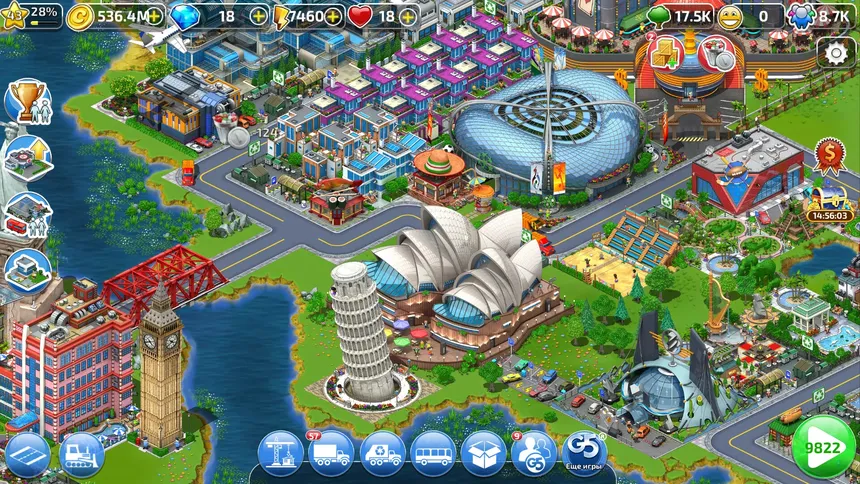
Task: Open the delivery truck menu
Action: tap(331, 454)
